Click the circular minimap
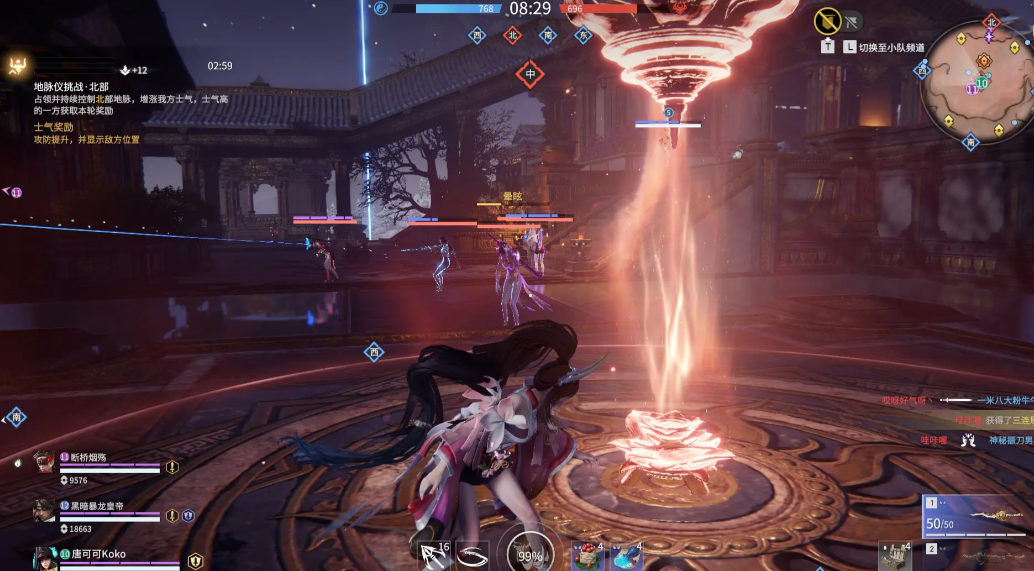The width and height of the screenshot is (1034, 571). (977, 83)
